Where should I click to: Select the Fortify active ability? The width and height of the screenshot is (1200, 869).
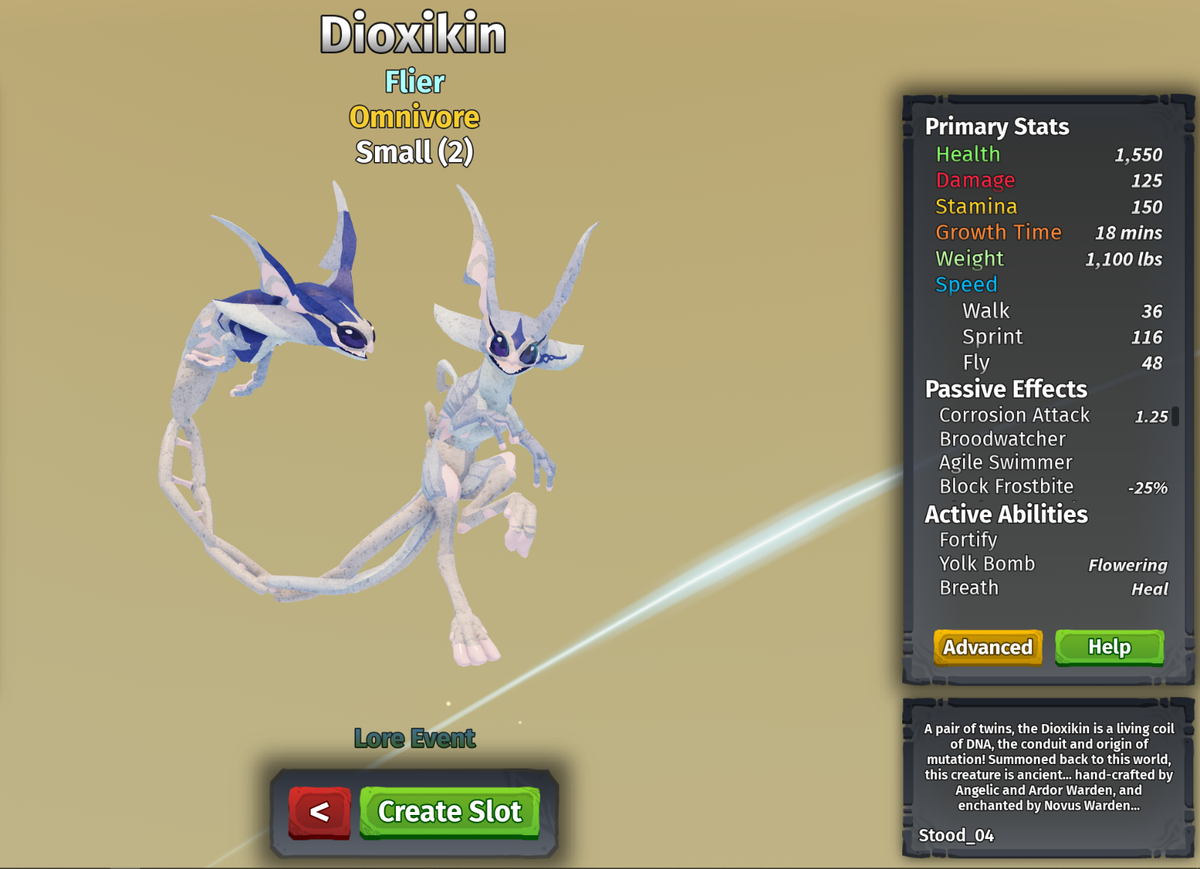[x=968, y=540]
